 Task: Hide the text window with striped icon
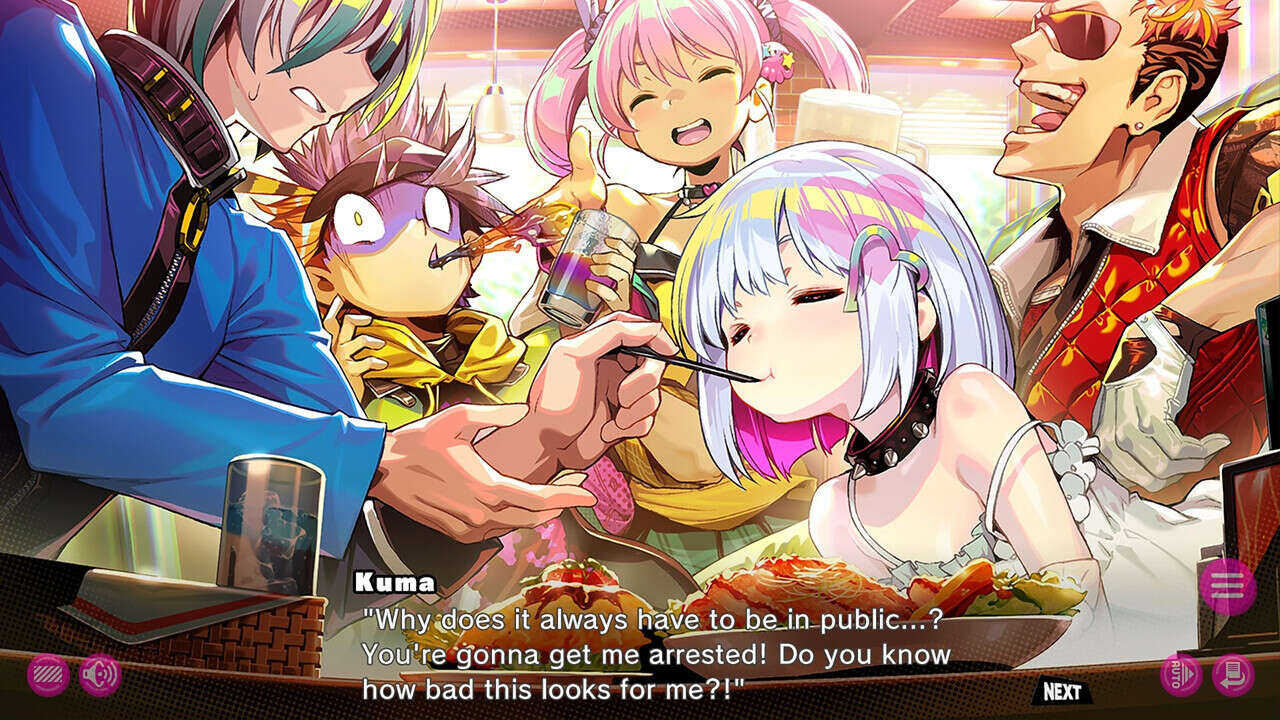pyautogui.click(x=48, y=675)
